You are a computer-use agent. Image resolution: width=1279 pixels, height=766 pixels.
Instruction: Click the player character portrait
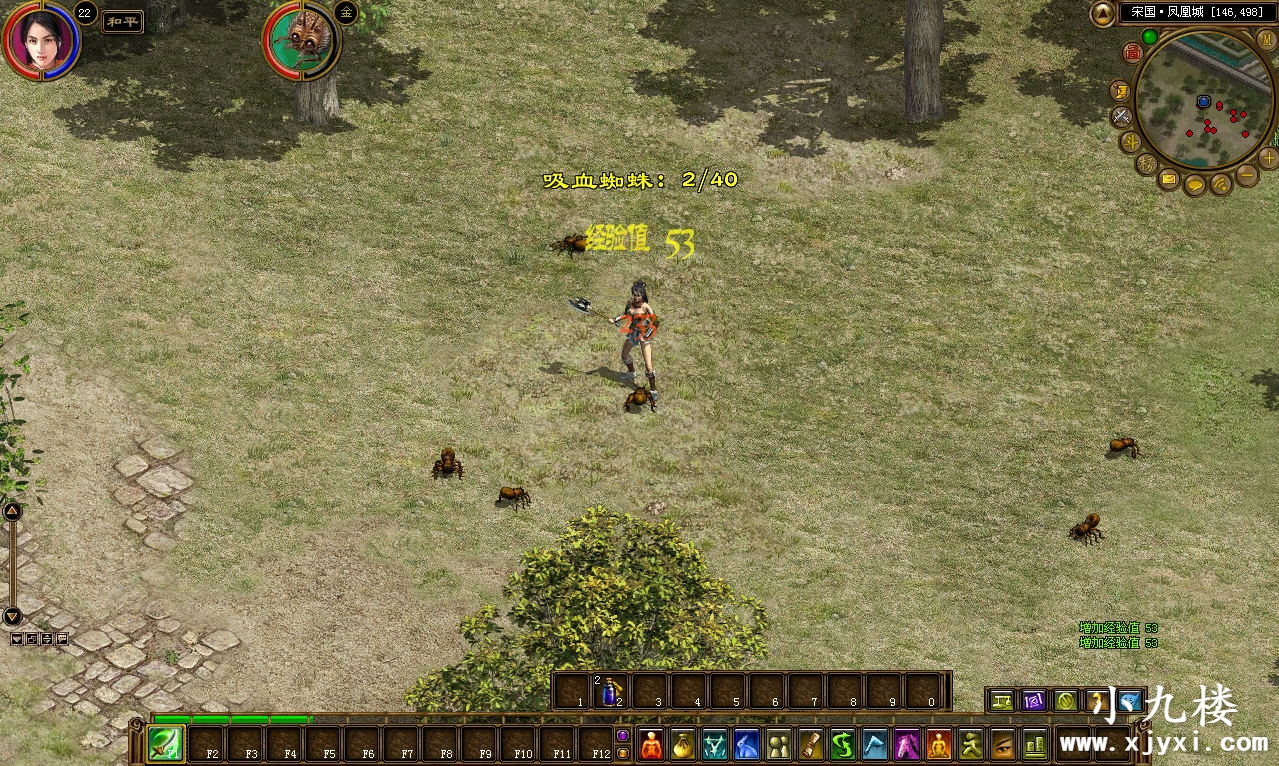tap(41, 41)
